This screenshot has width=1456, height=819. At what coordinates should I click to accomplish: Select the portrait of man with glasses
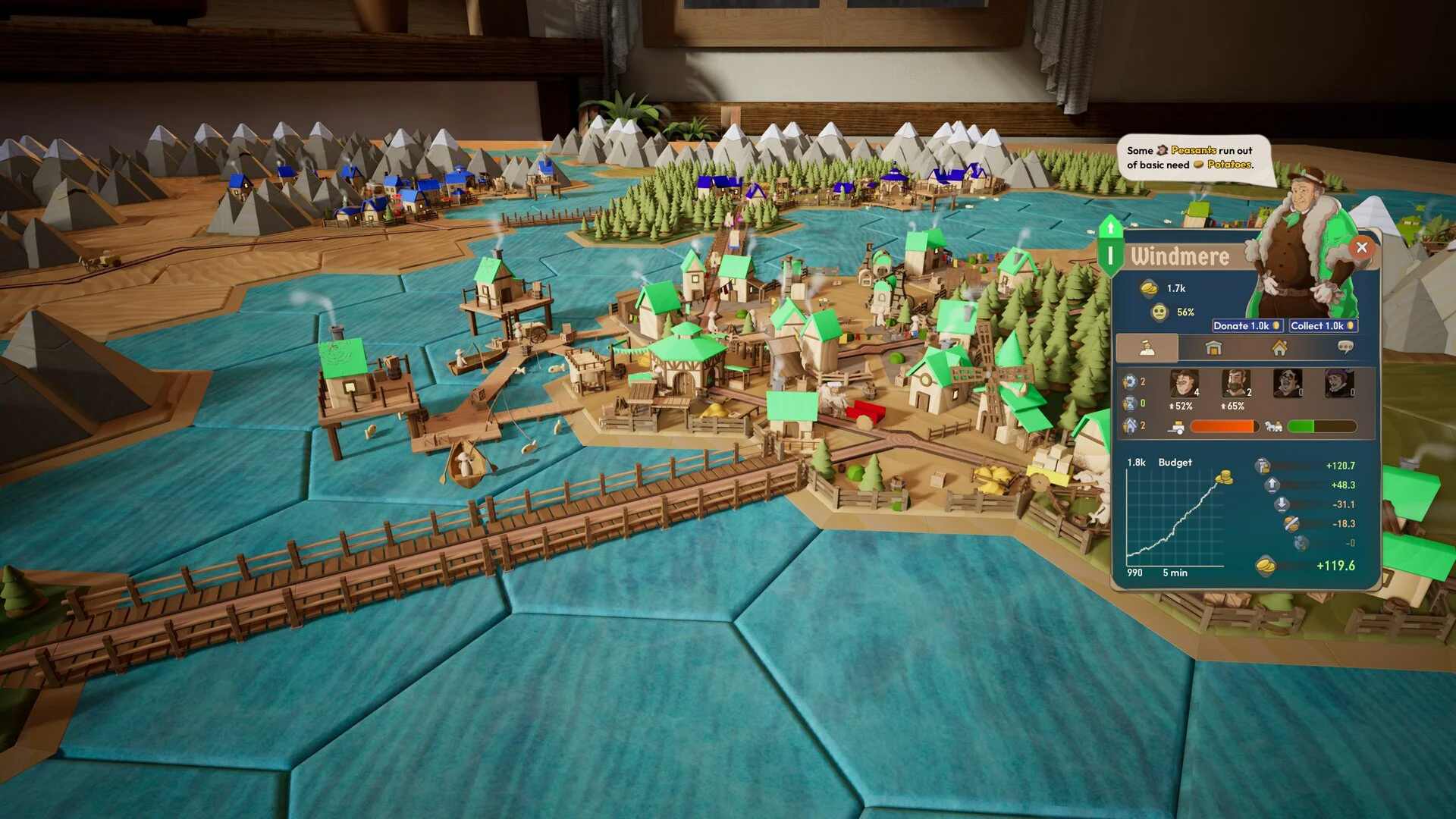1287,384
